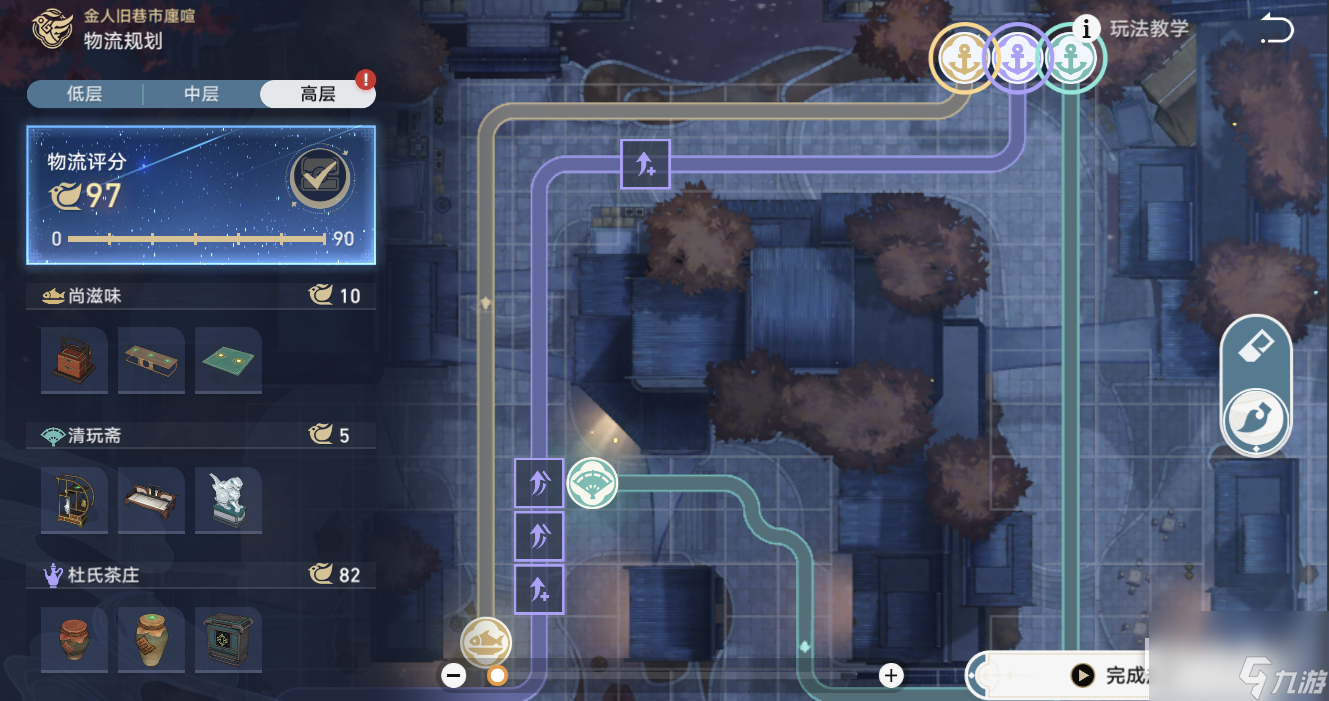1329x701 pixels.
Task: Click the teal fan shop node
Action: (x=592, y=484)
